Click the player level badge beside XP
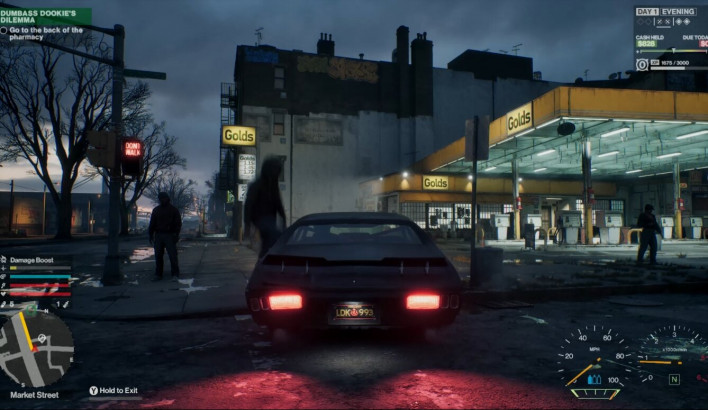 click(642, 64)
